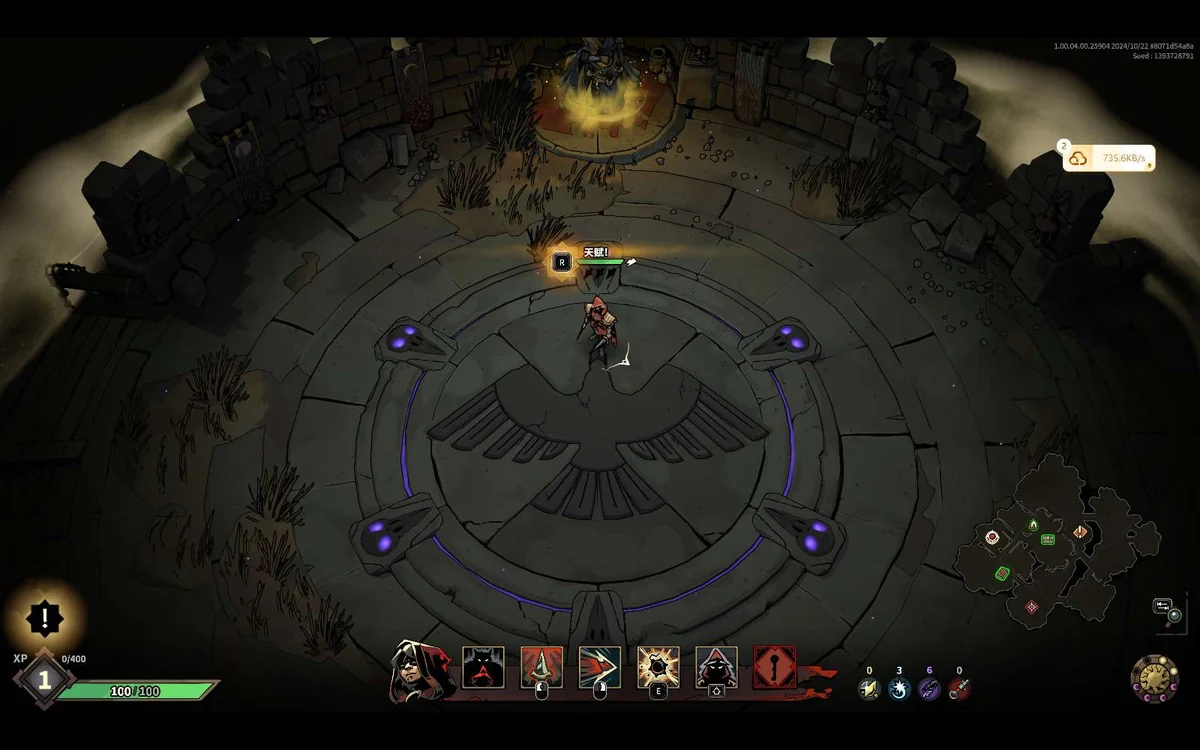Open the golden sun dial icon

pos(1154,677)
